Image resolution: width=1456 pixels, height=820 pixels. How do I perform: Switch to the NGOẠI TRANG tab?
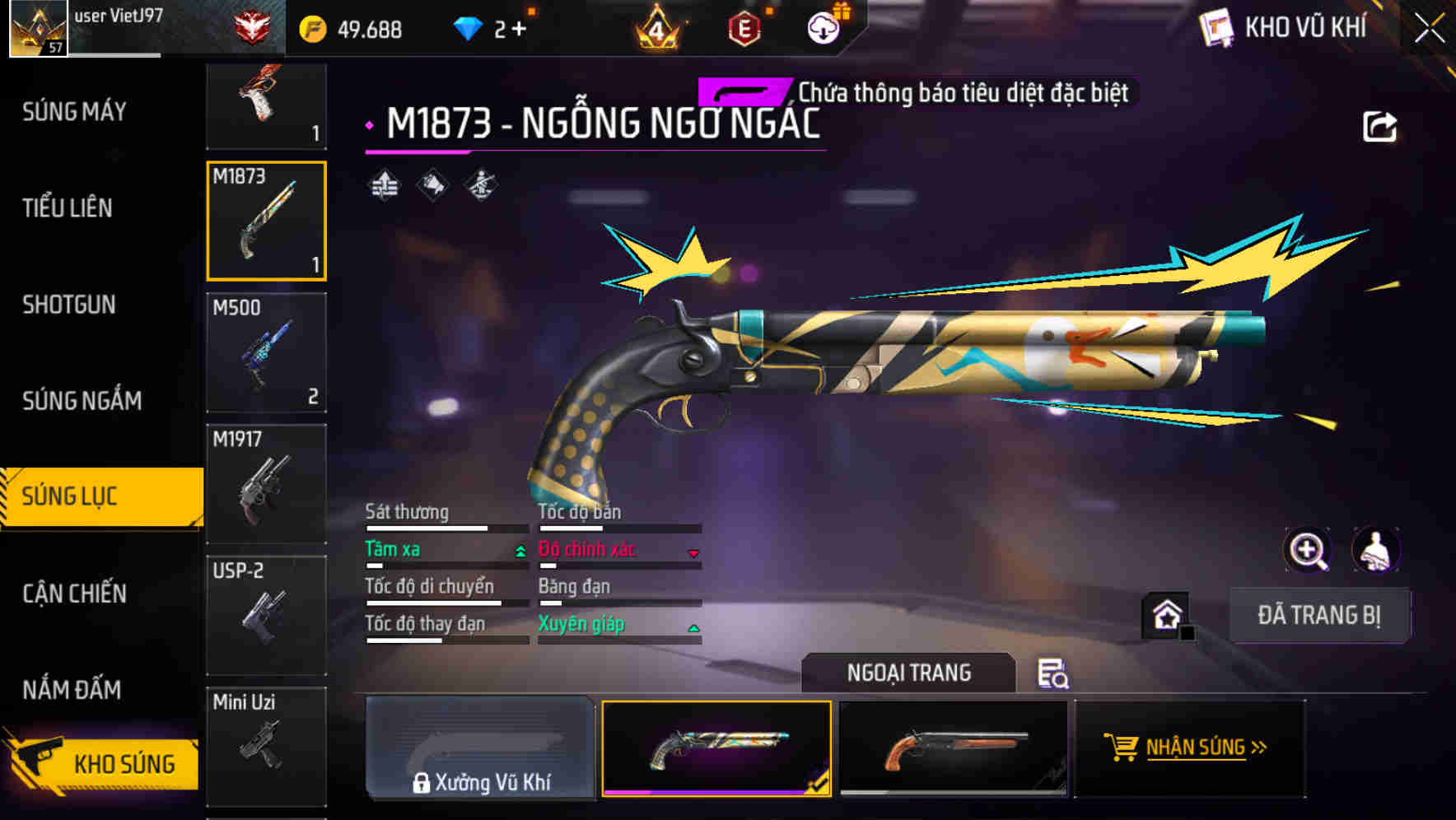909,672
